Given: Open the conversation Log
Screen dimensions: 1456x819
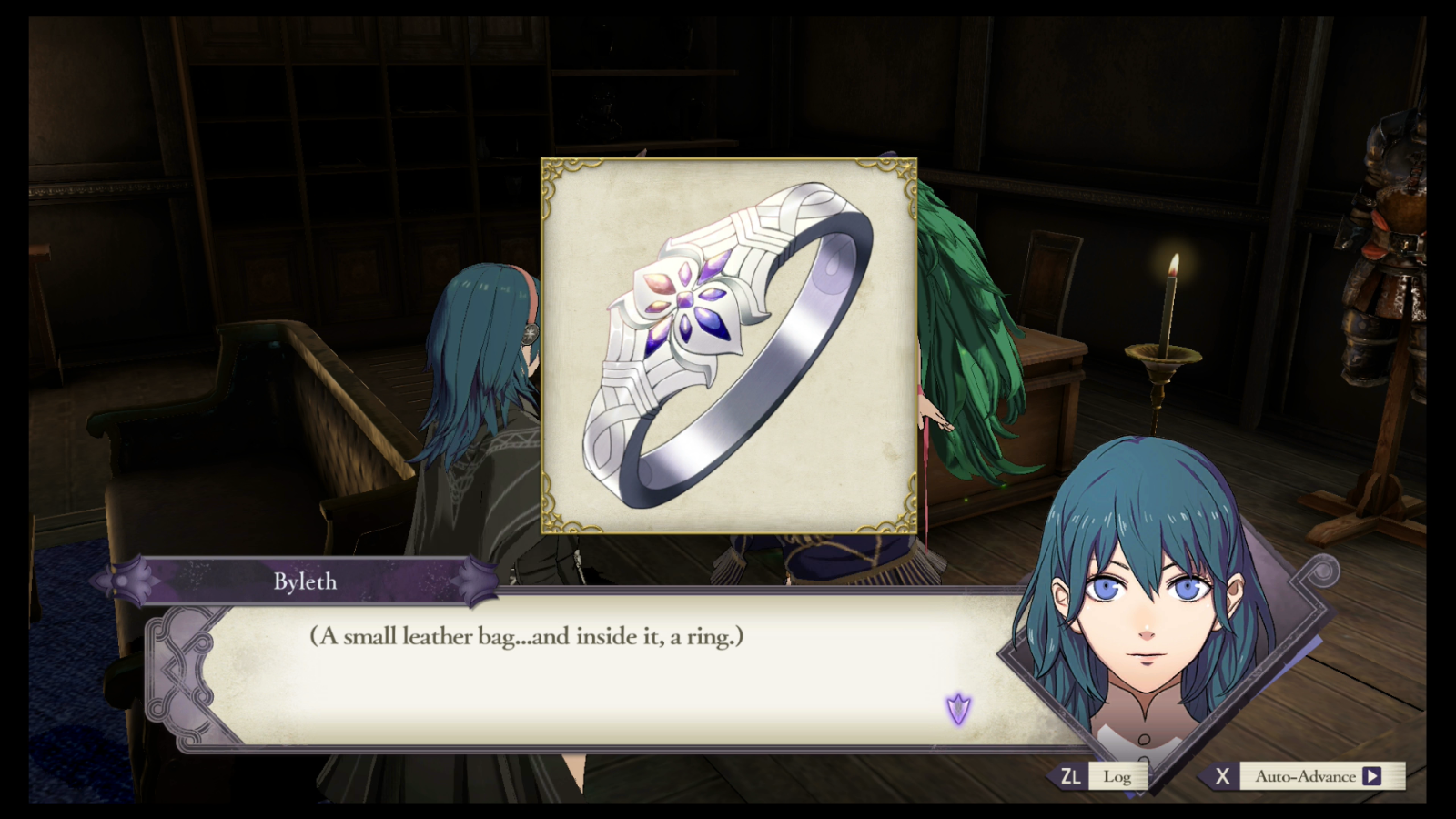Looking at the screenshot, I should click(1117, 776).
